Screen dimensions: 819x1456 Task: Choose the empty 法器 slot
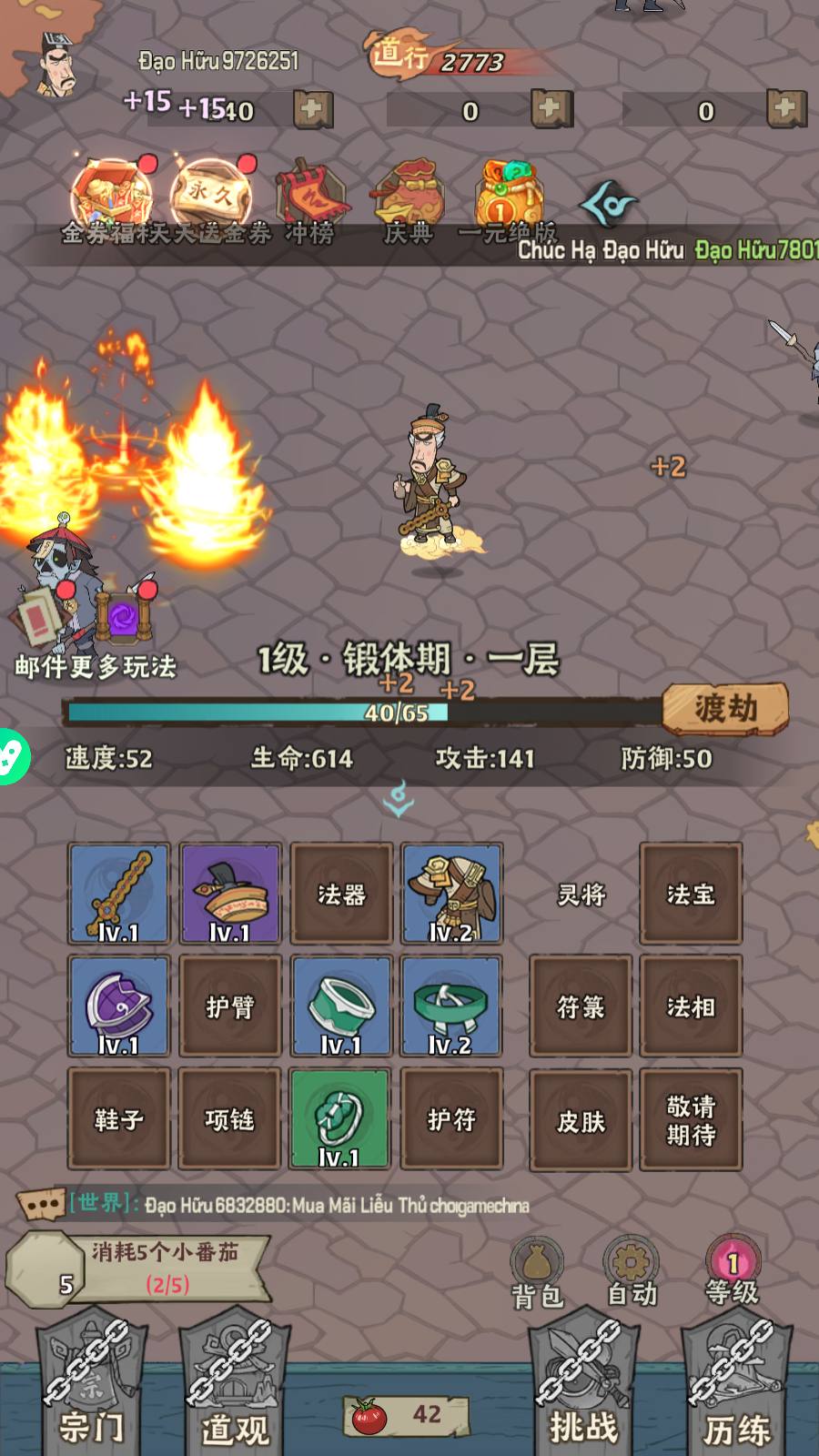(341, 894)
